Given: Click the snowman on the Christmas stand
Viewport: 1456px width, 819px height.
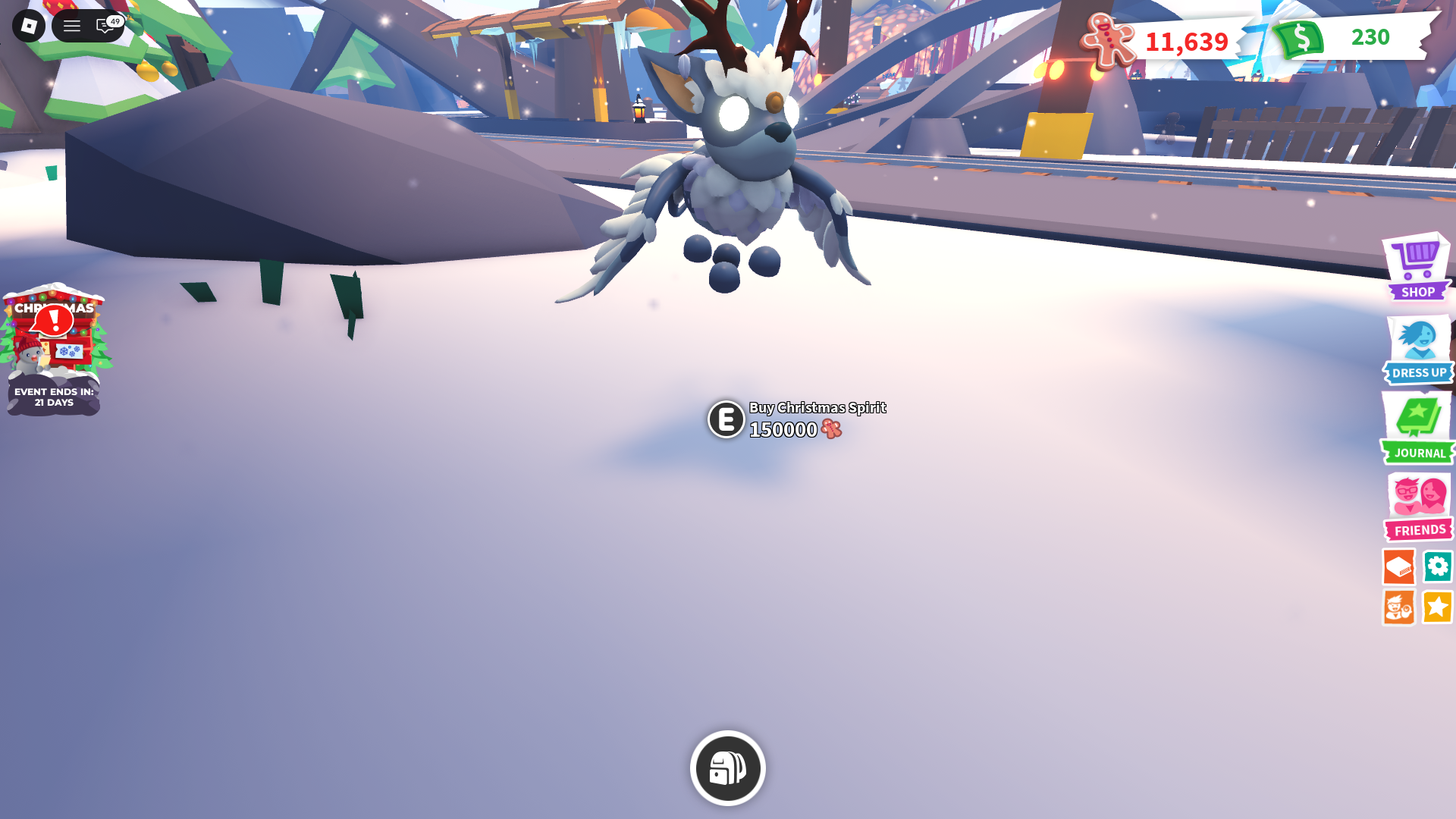Looking at the screenshot, I should 29,356.
